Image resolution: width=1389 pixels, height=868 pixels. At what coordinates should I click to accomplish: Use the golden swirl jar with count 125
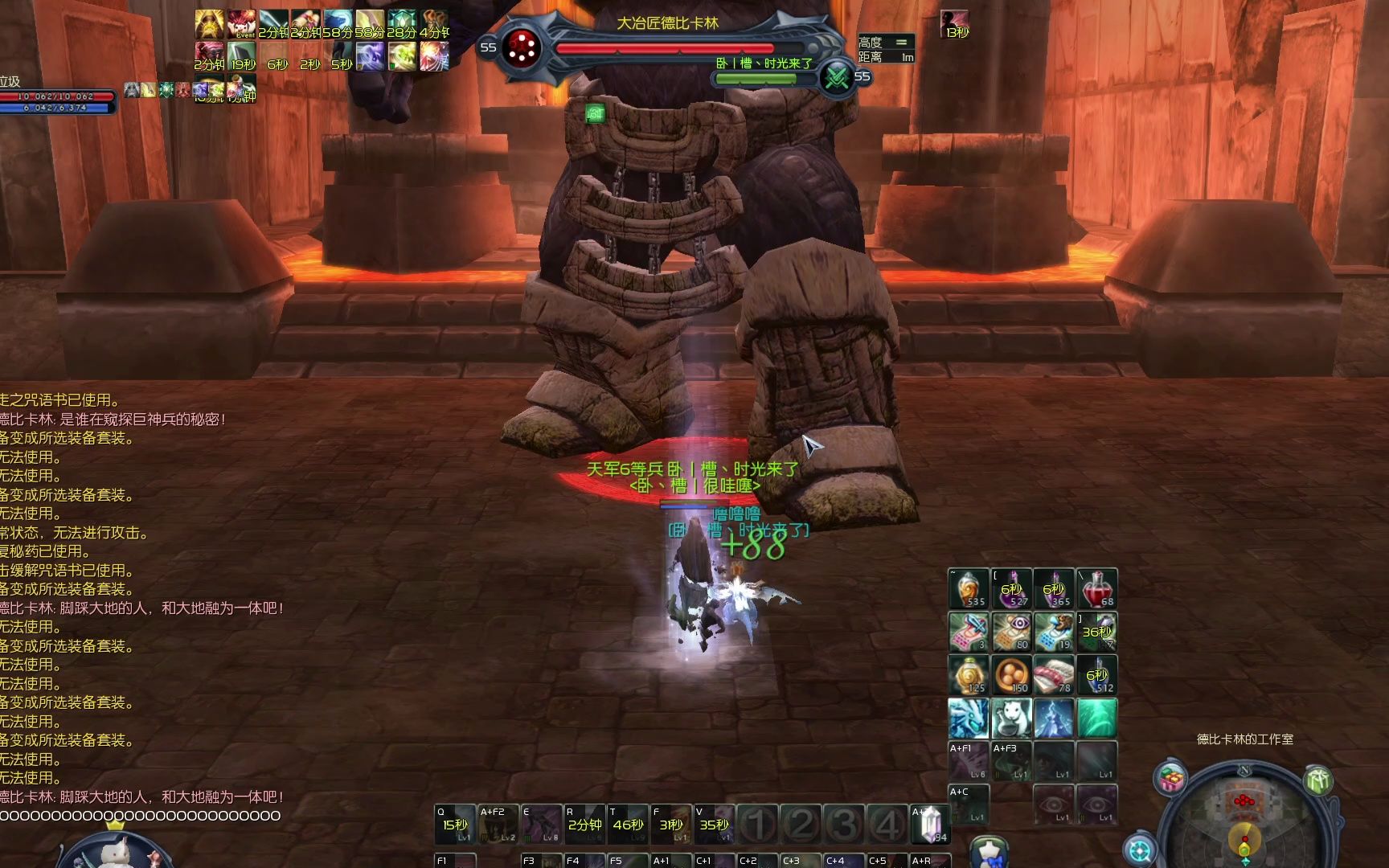tap(968, 675)
